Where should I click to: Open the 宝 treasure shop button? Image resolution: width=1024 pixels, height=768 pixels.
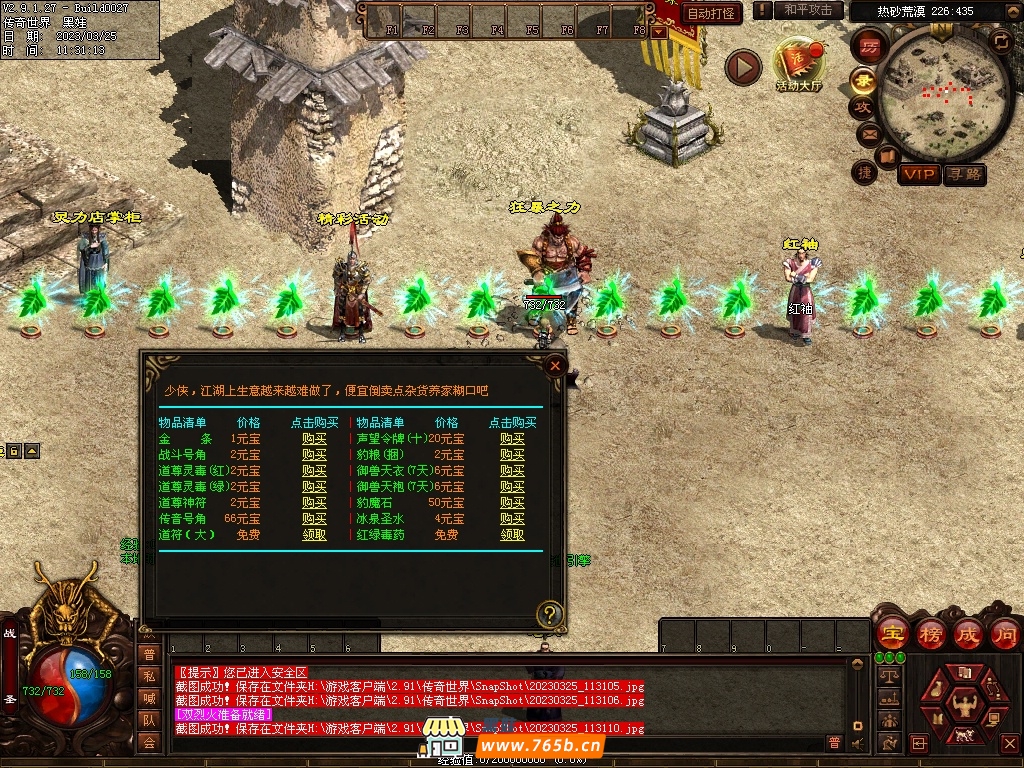(890, 633)
